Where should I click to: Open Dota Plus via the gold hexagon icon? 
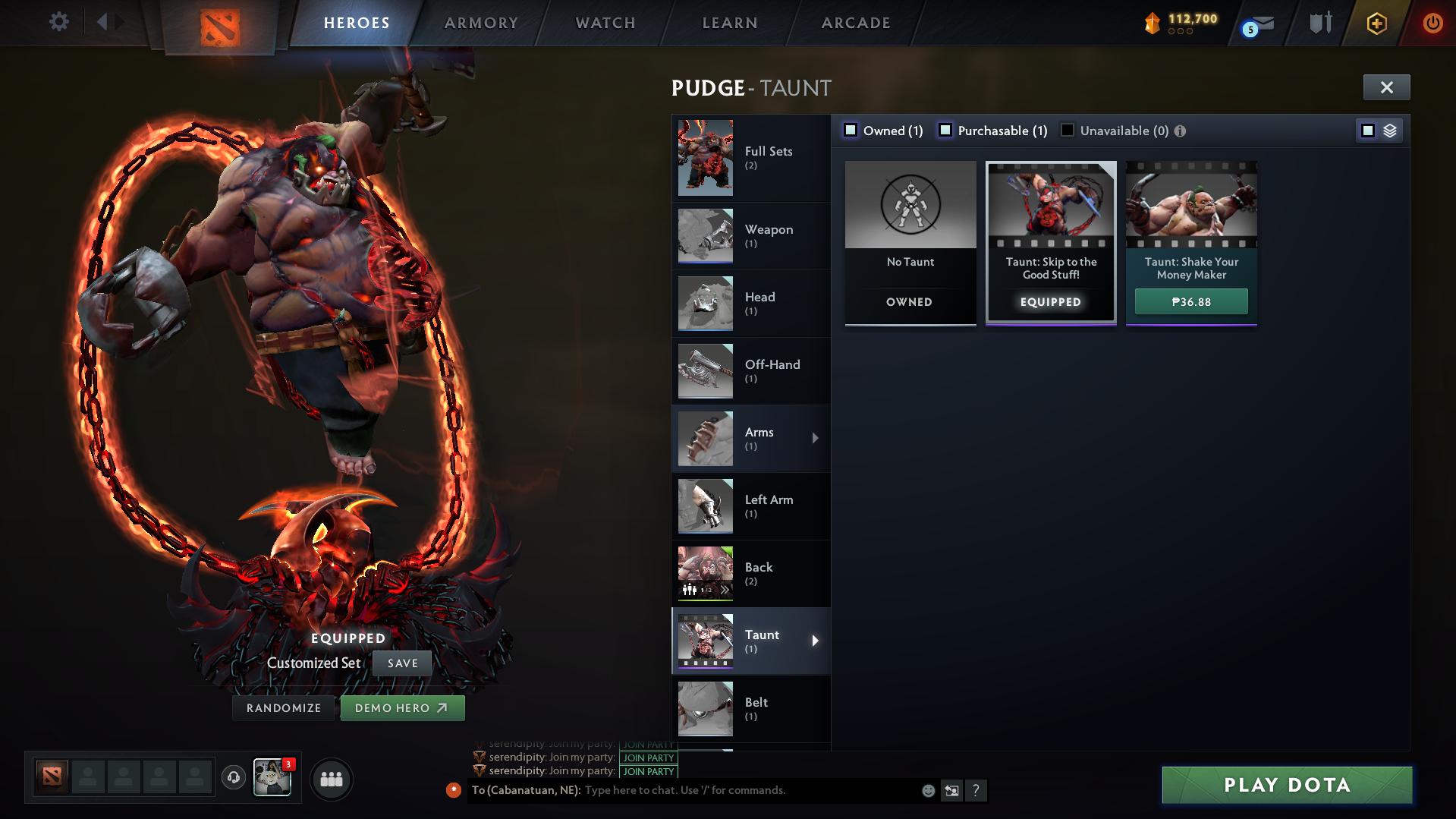pyautogui.click(x=1376, y=24)
